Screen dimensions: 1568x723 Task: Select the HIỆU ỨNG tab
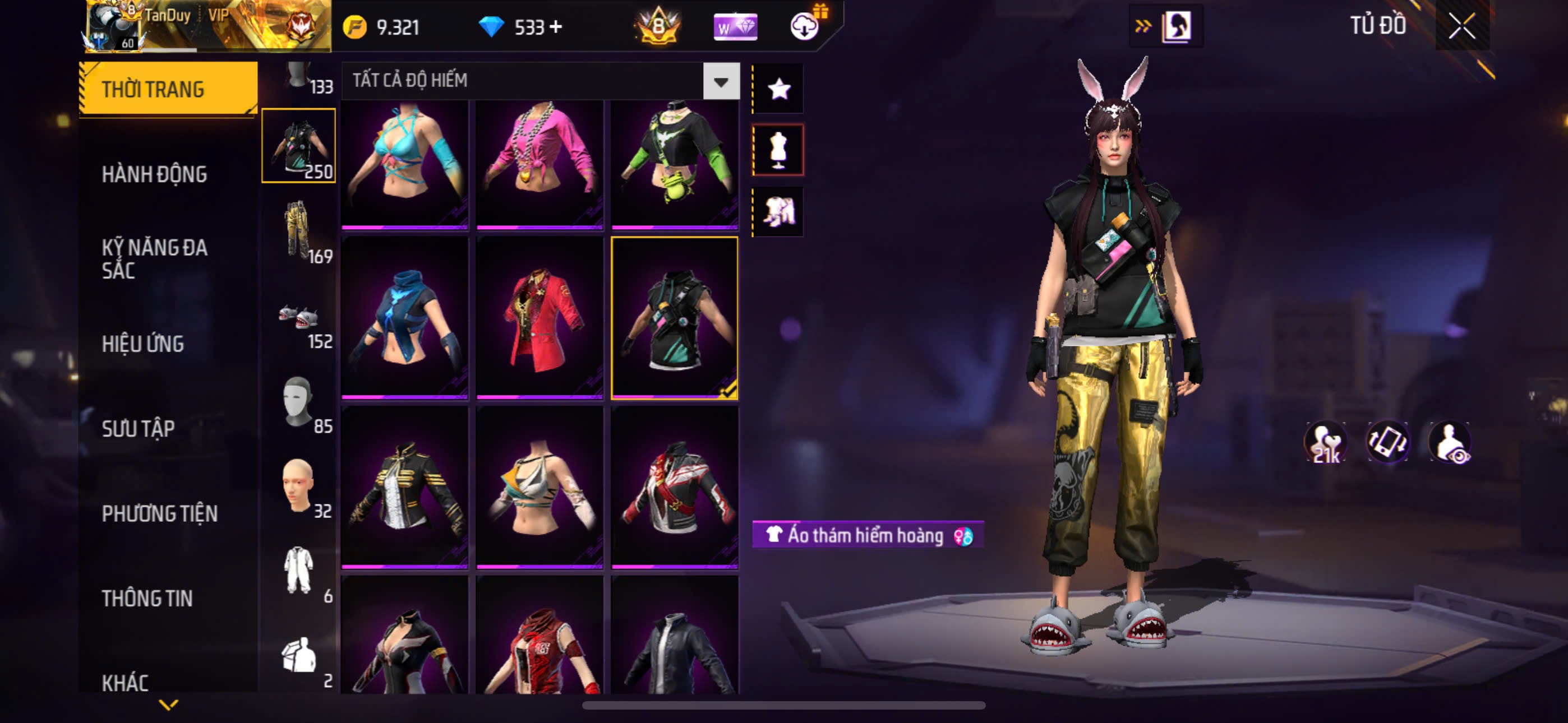click(x=143, y=344)
